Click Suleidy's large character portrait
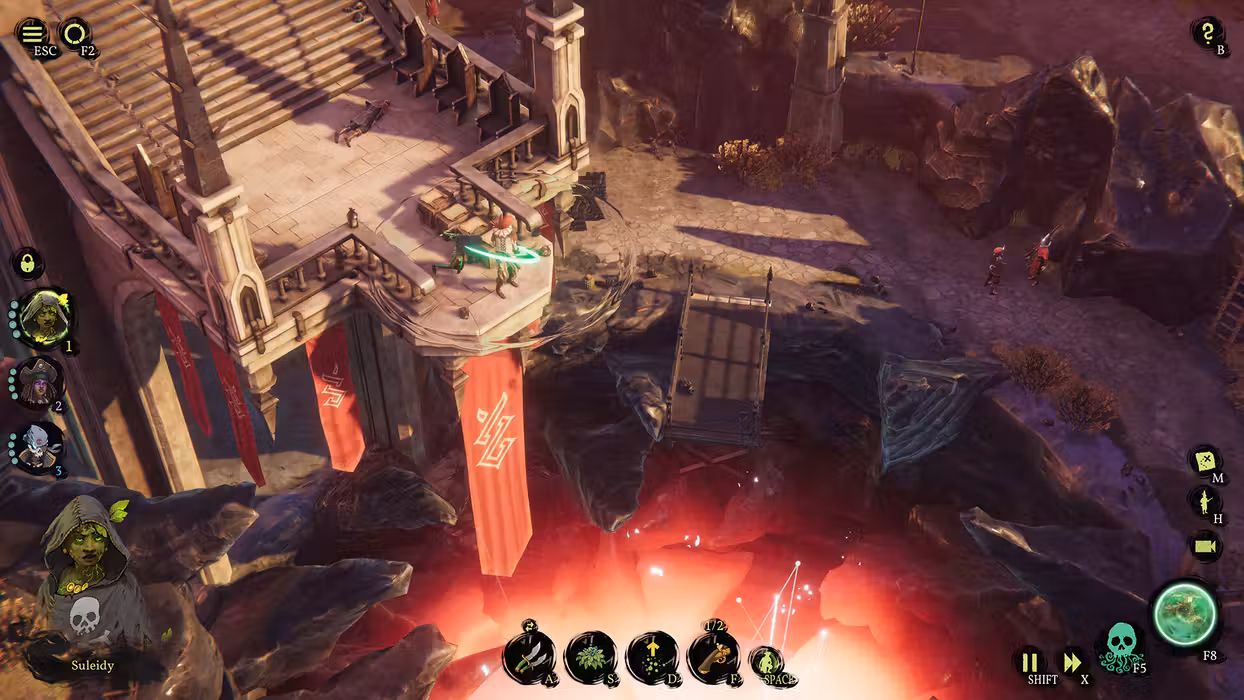1244x700 pixels. [x=83, y=580]
